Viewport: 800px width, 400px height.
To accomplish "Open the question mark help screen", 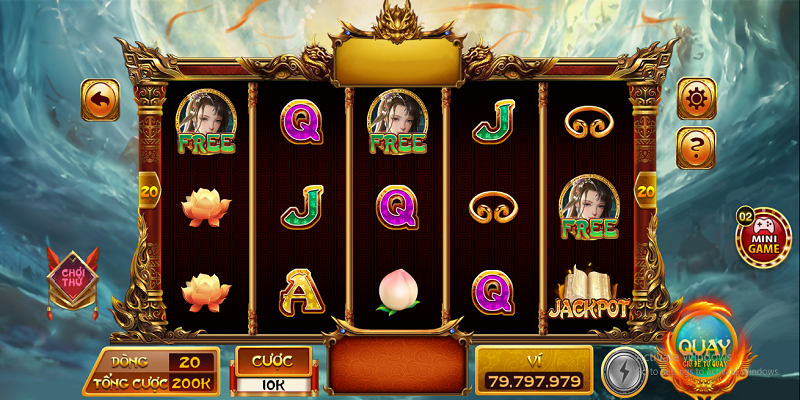I will (x=696, y=147).
